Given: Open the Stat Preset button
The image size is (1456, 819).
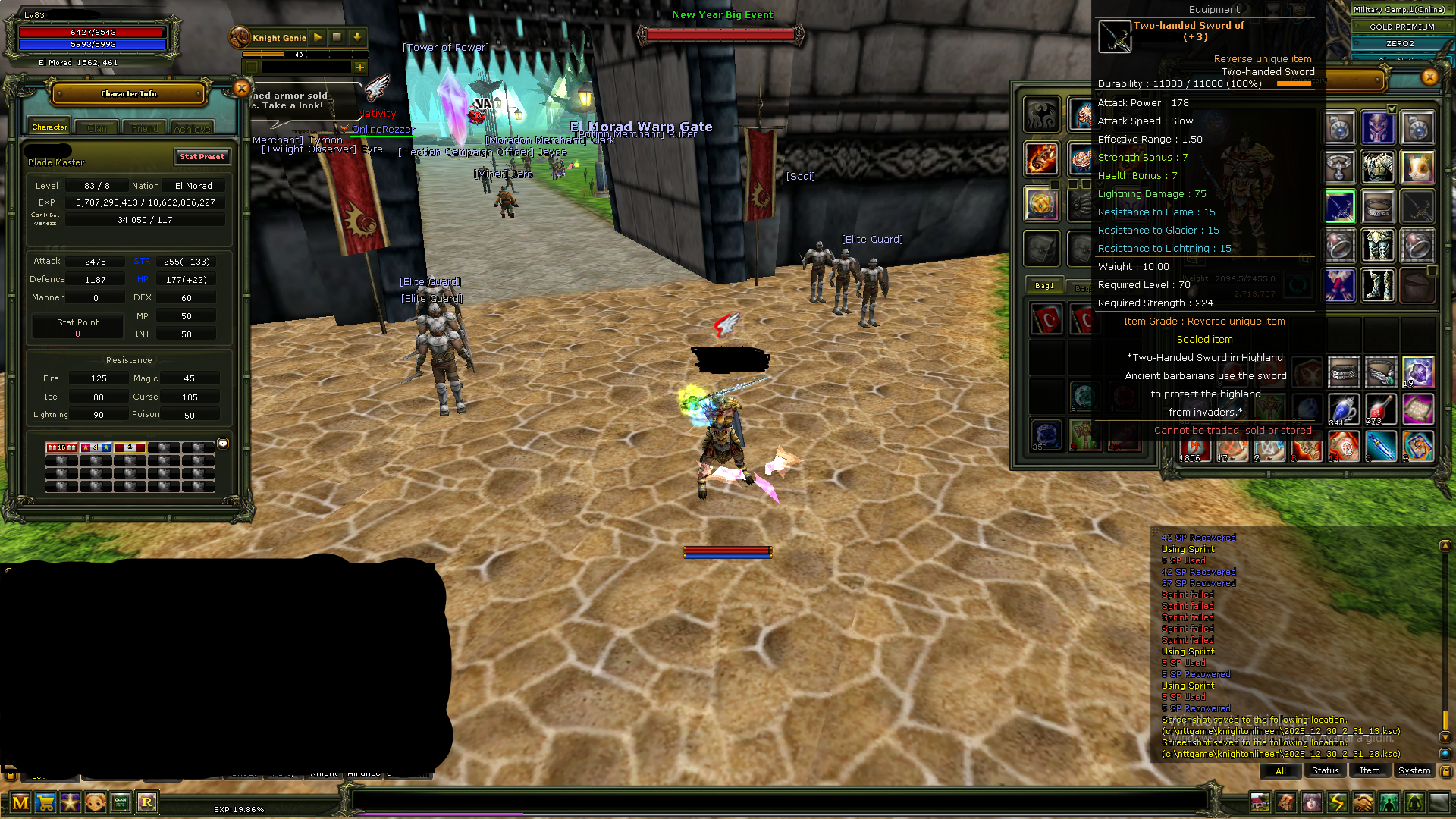Looking at the screenshot, I should tap(202, 156).
